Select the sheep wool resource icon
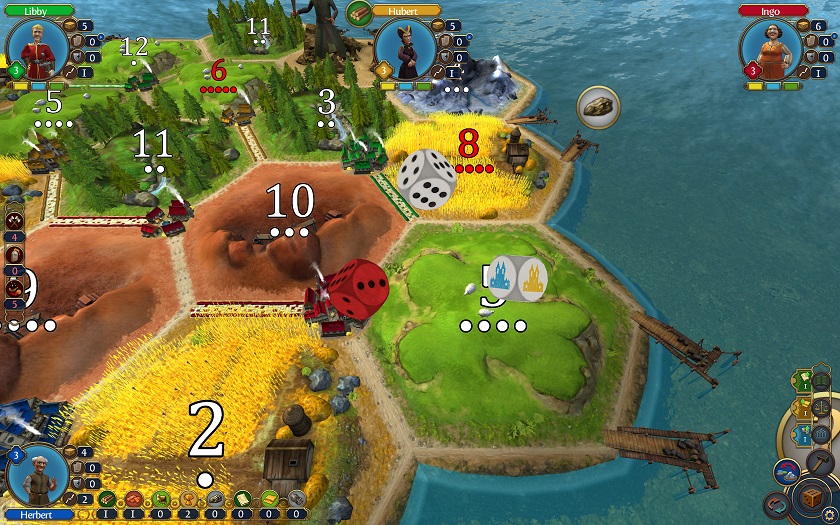 (160, 498)
